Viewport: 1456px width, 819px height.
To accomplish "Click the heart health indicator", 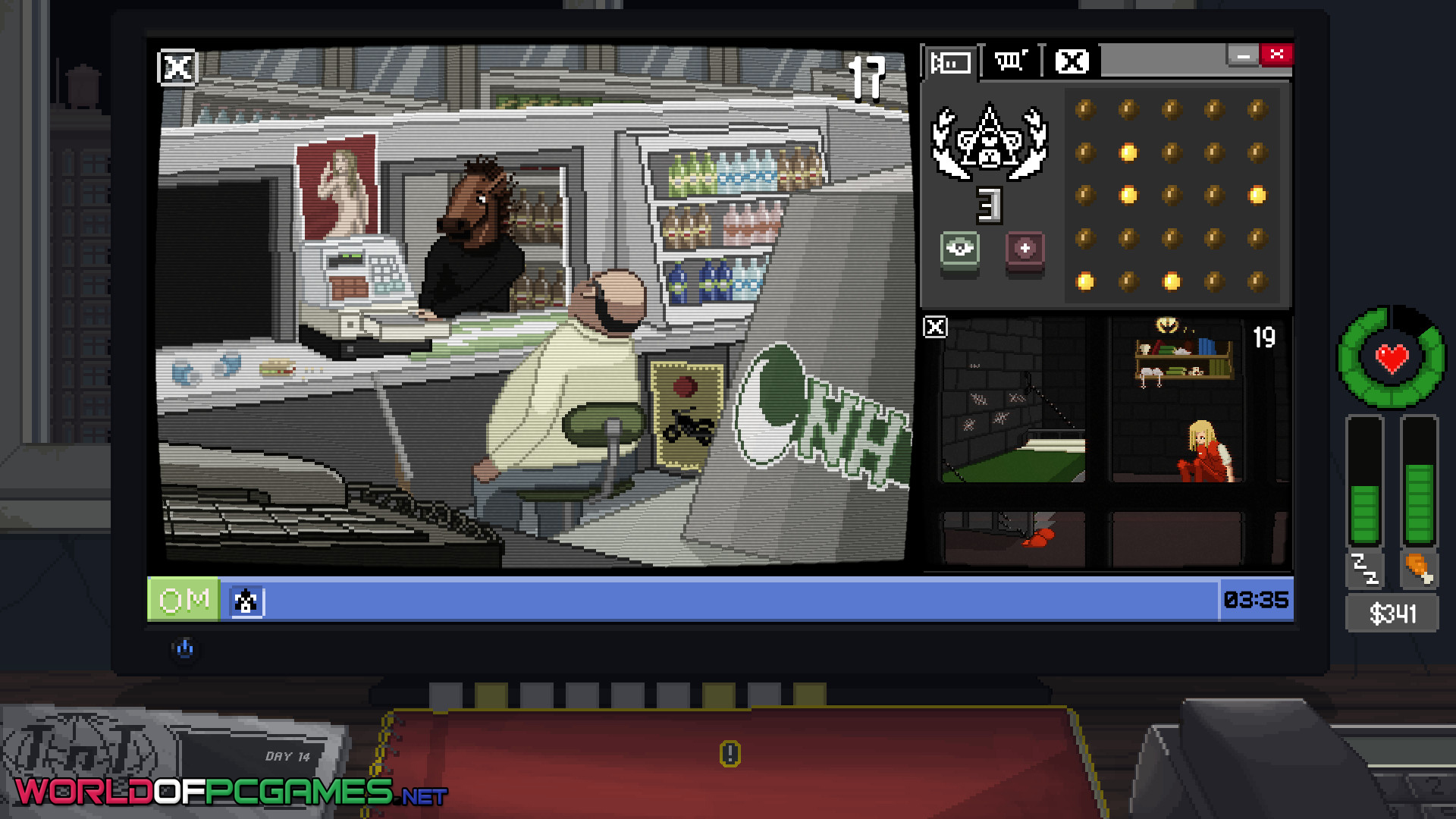I will point(1392,358).
